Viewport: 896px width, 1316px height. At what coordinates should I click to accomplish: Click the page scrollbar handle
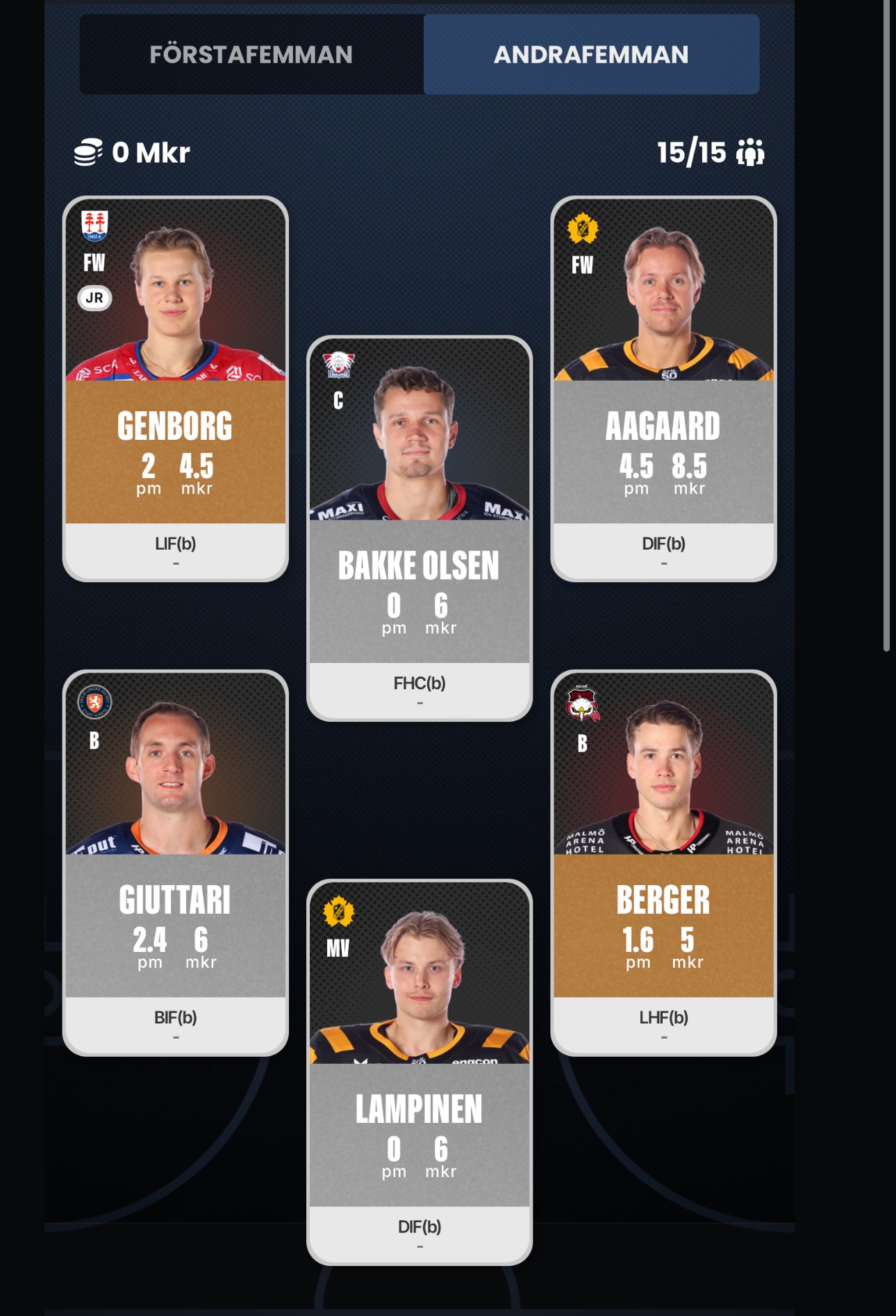coord(886,327)
